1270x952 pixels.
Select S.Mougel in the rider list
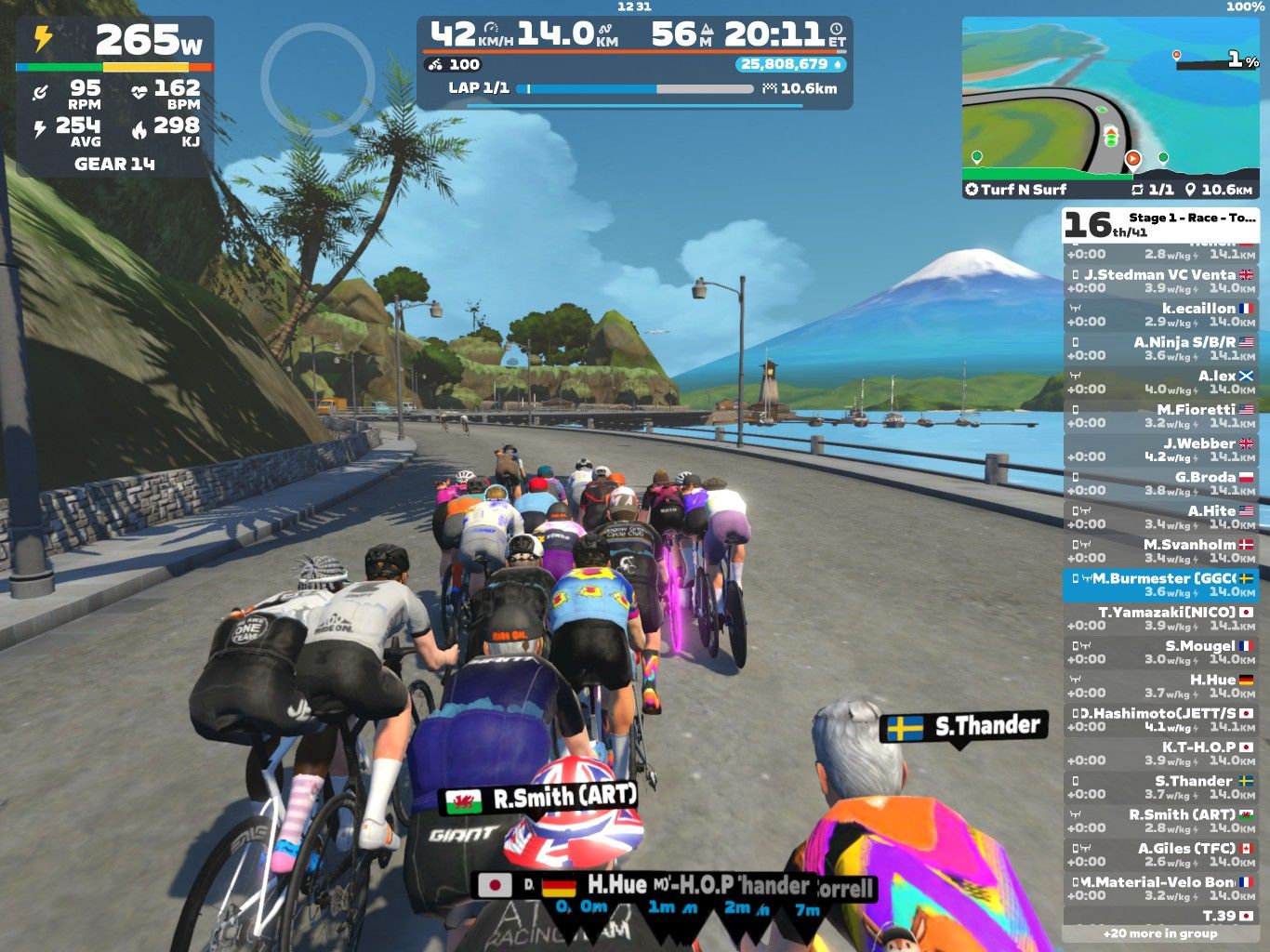tap(1160, 652)
